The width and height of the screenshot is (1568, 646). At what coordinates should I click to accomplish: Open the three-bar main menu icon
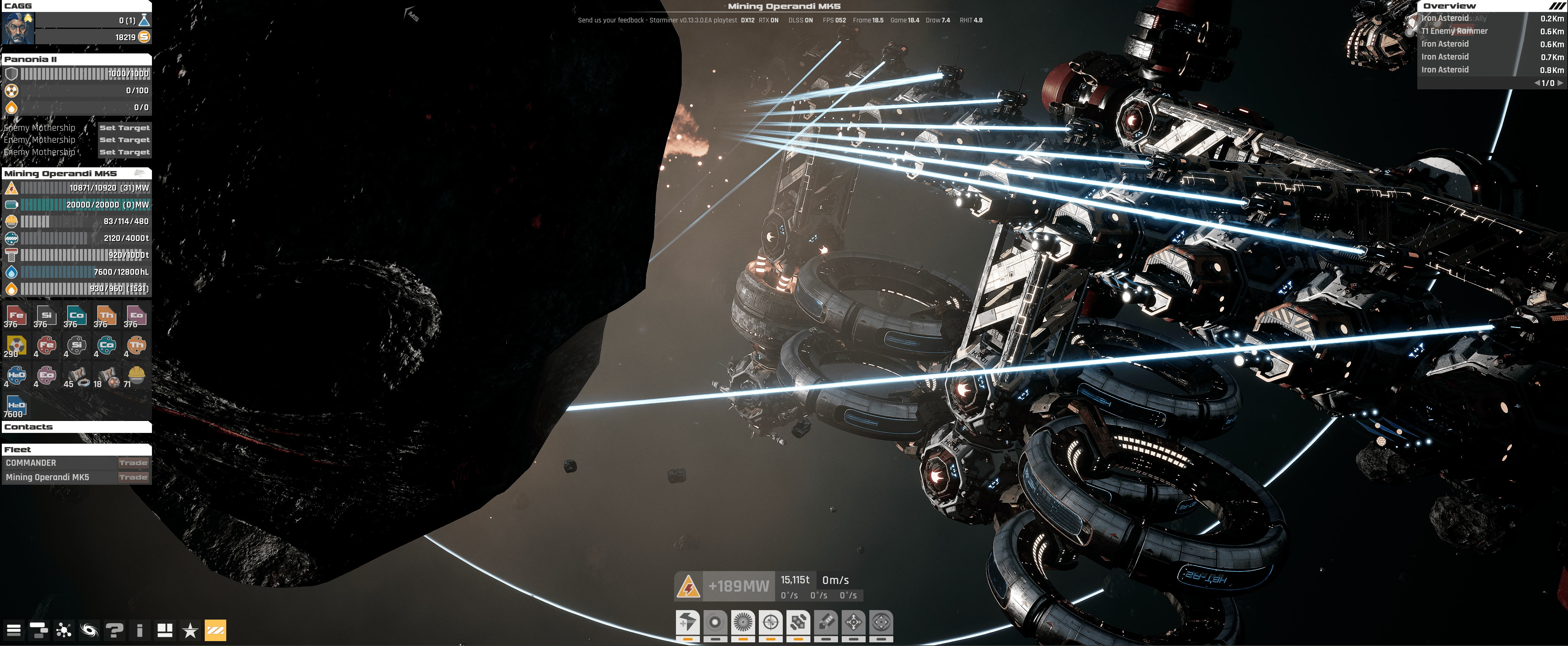coord(14,630)
